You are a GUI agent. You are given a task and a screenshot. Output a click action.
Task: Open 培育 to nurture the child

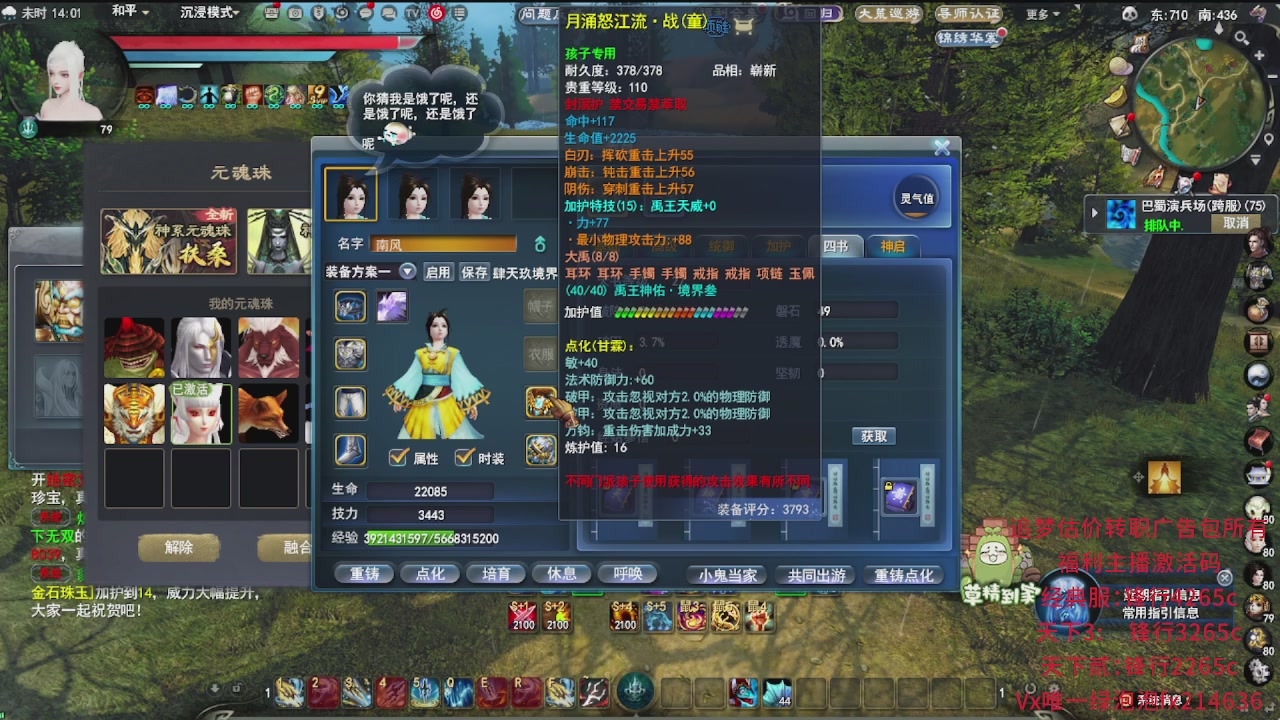(x=496, y=572)
